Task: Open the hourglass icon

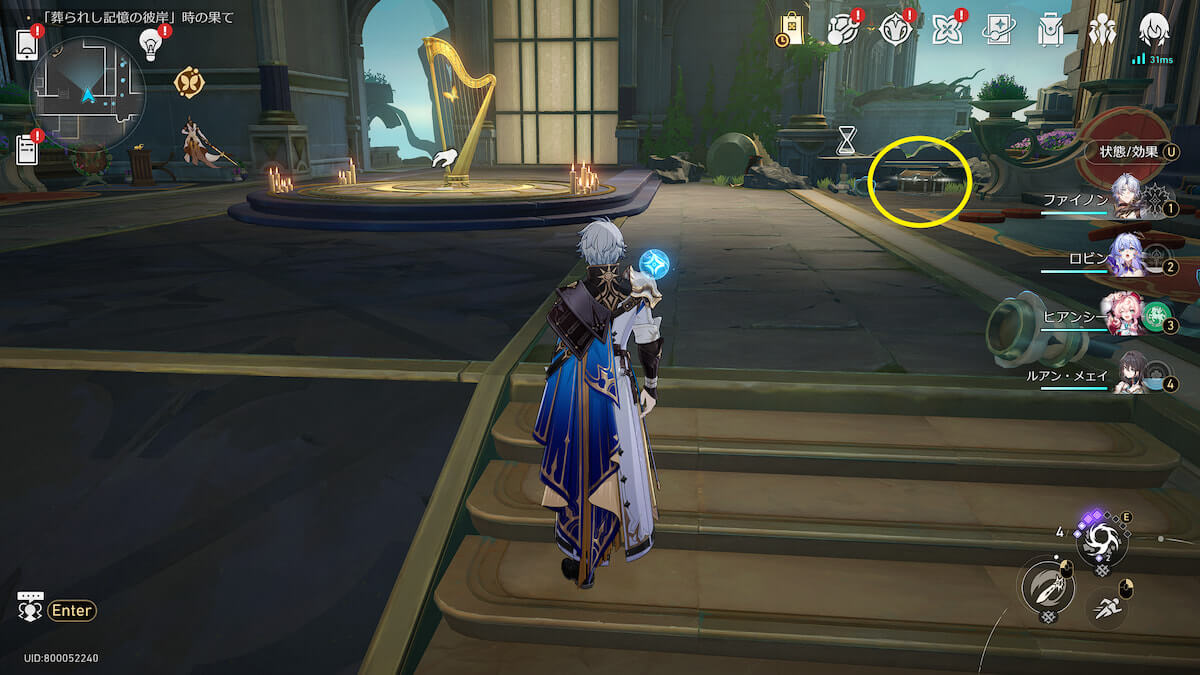Action: 847,140
